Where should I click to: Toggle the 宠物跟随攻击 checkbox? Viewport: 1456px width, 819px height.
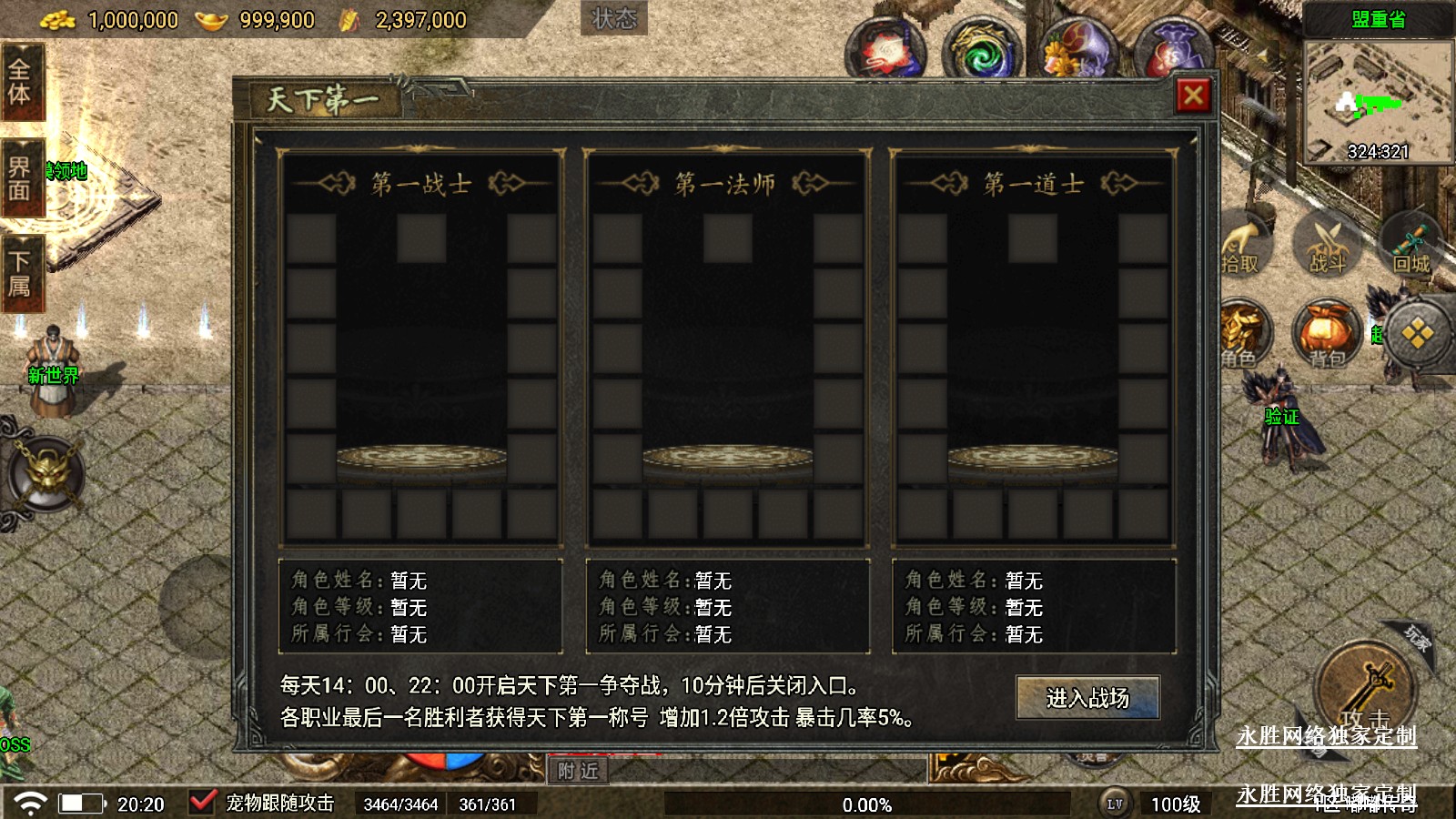pyautogui.click(x=201, y=803)
